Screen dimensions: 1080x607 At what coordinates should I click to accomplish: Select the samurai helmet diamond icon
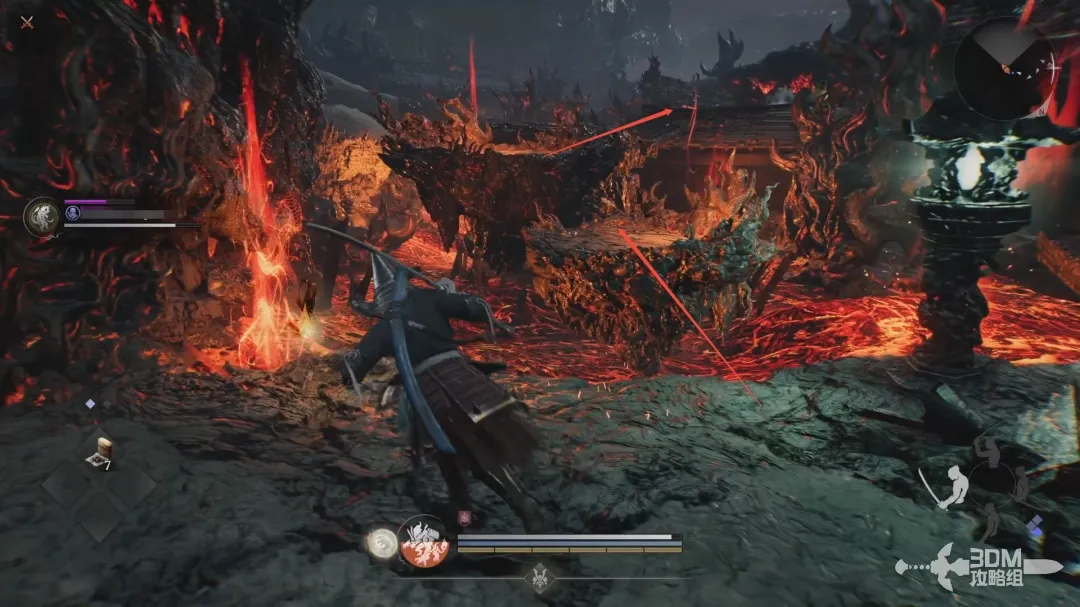(541, 579)
